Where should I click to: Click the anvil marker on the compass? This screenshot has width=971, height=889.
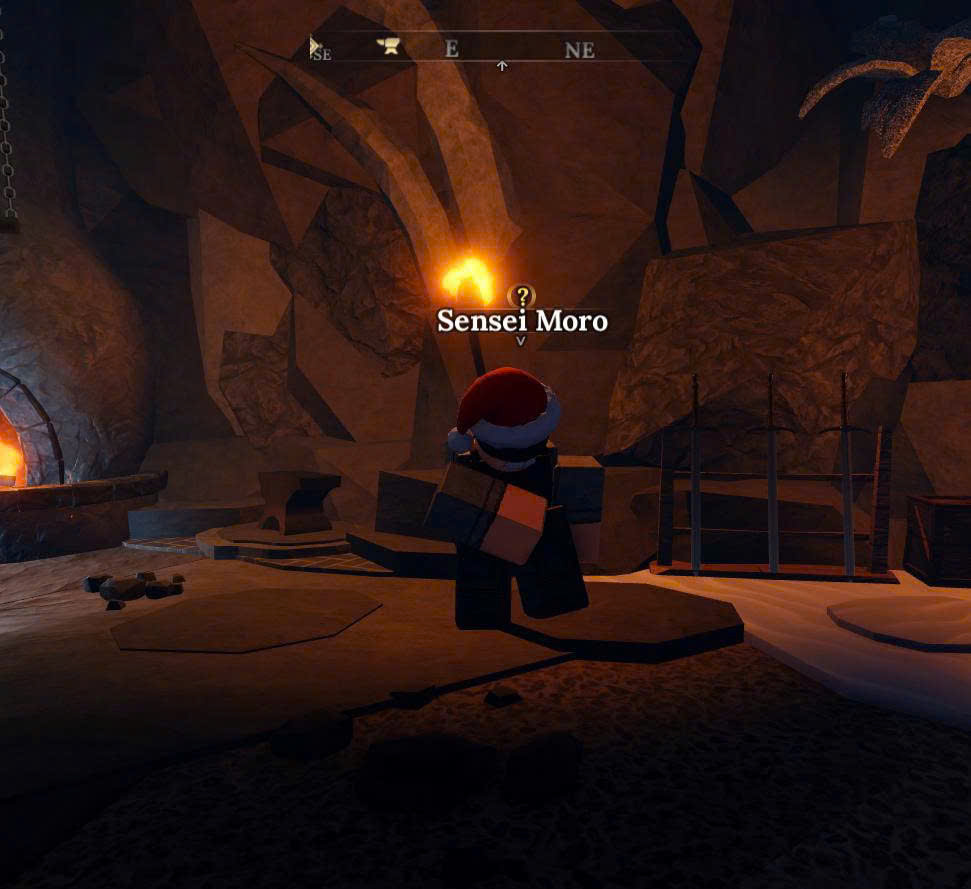[x=388, y=46]
